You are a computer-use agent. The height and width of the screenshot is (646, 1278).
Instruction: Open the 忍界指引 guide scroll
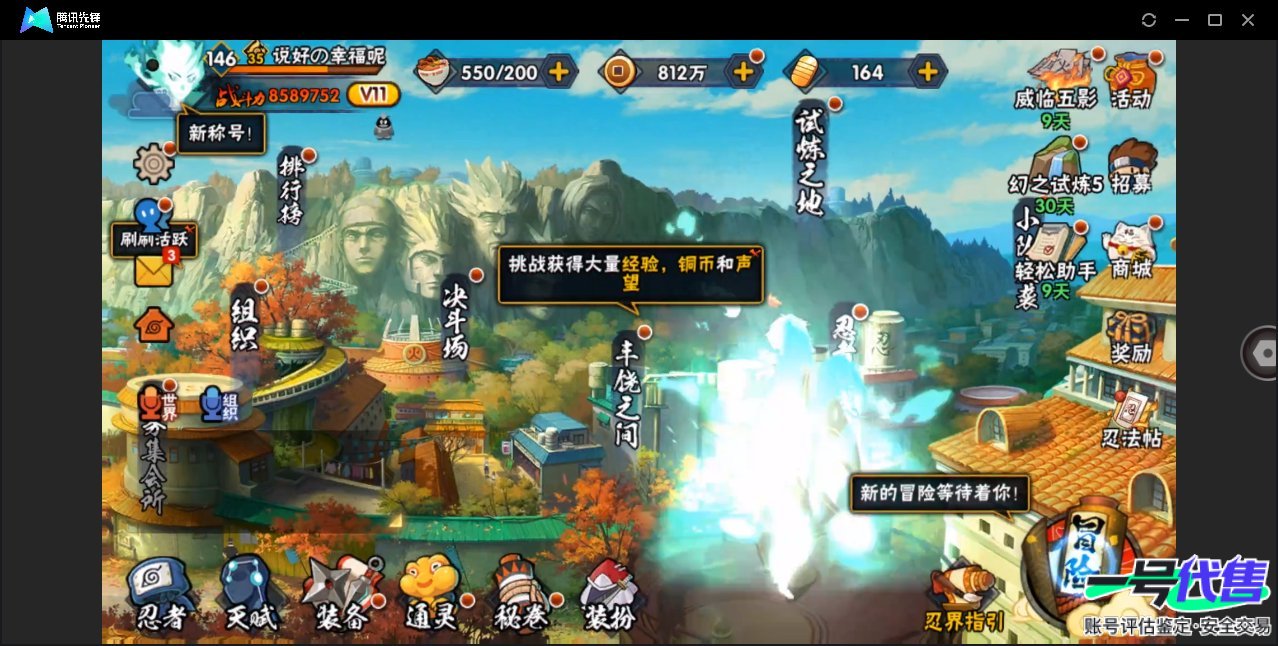(964, 598)
